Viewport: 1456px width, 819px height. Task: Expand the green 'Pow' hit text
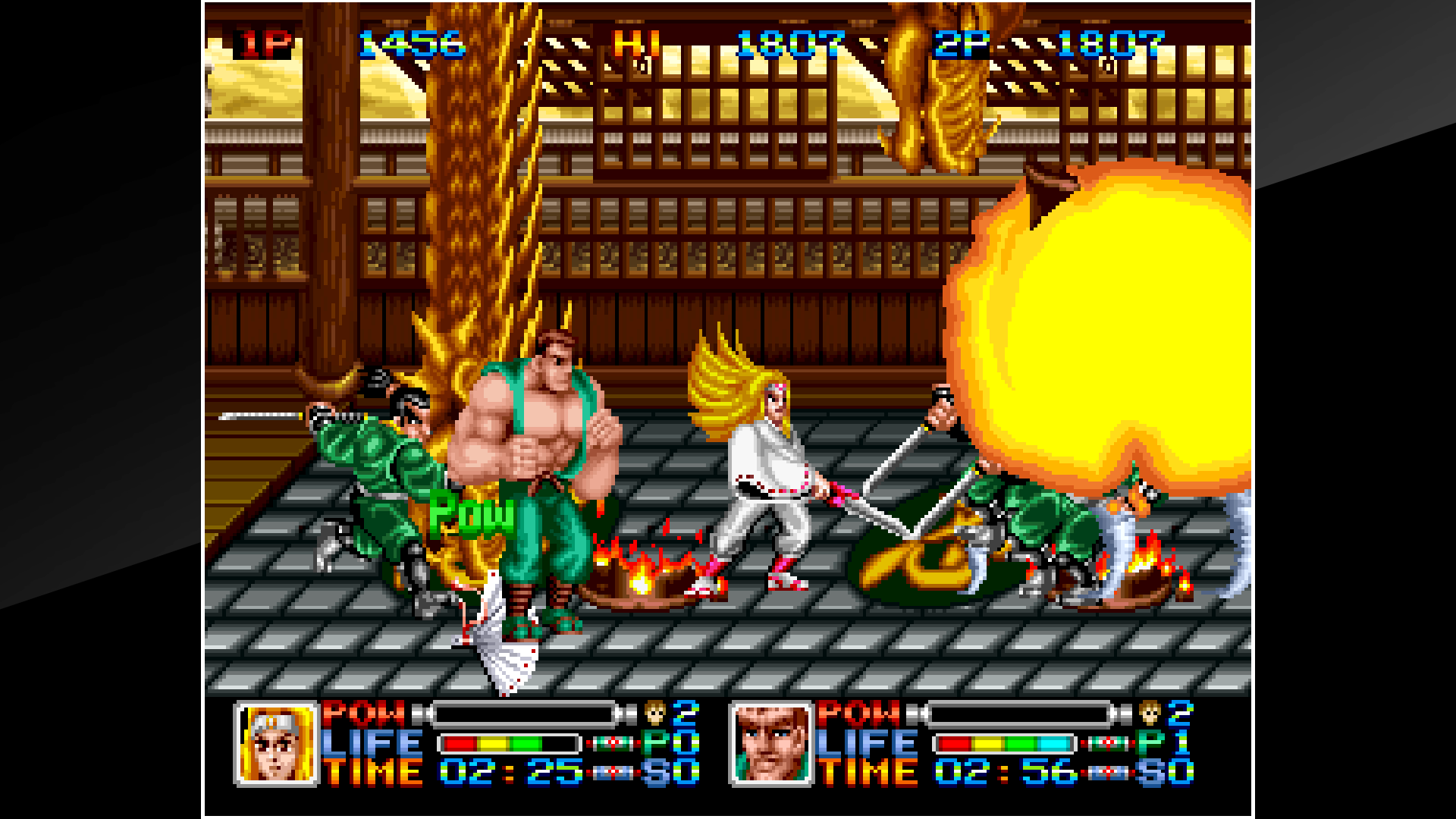[x=472, y=516]
